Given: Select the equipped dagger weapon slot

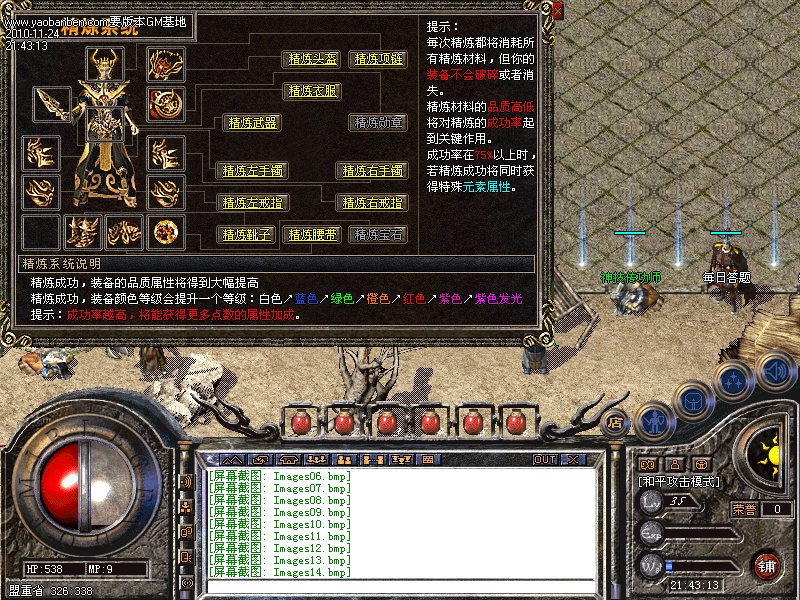Looking at the screenshot, I should pyautogui.click(x=51, y=103).
